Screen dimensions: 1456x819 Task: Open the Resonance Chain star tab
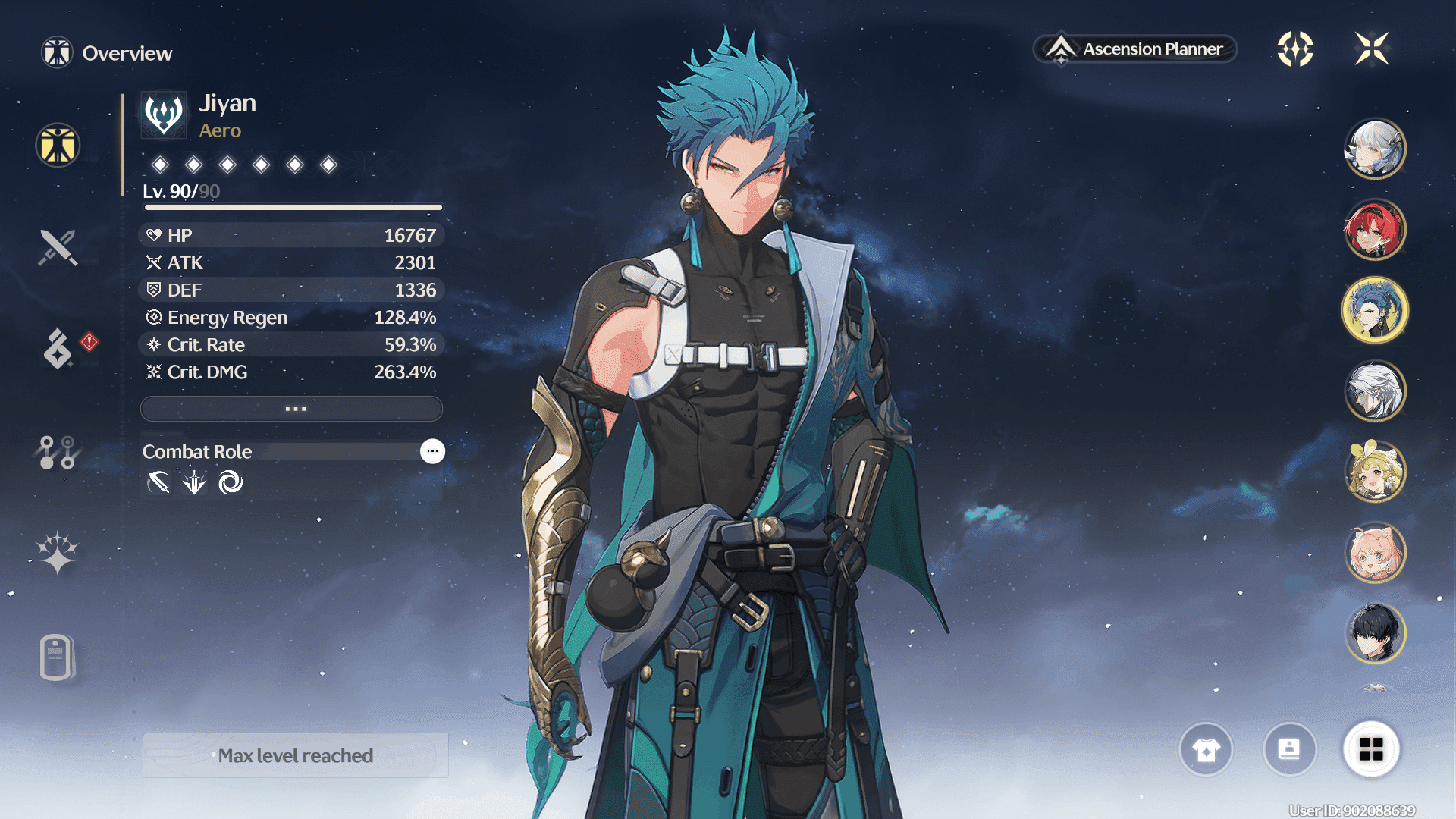point(58,553)
